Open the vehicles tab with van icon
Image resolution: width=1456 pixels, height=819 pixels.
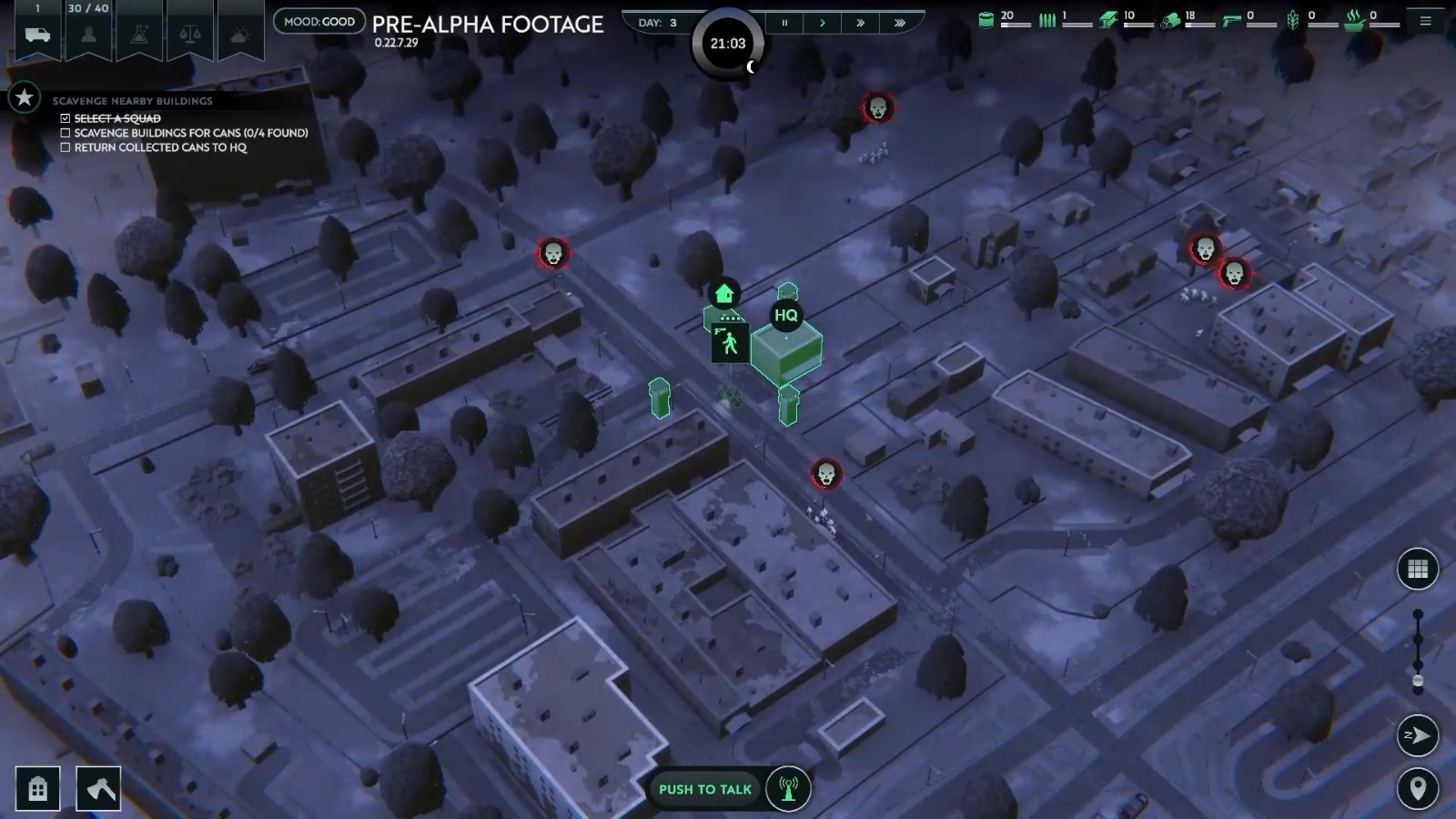pos(37,34)
